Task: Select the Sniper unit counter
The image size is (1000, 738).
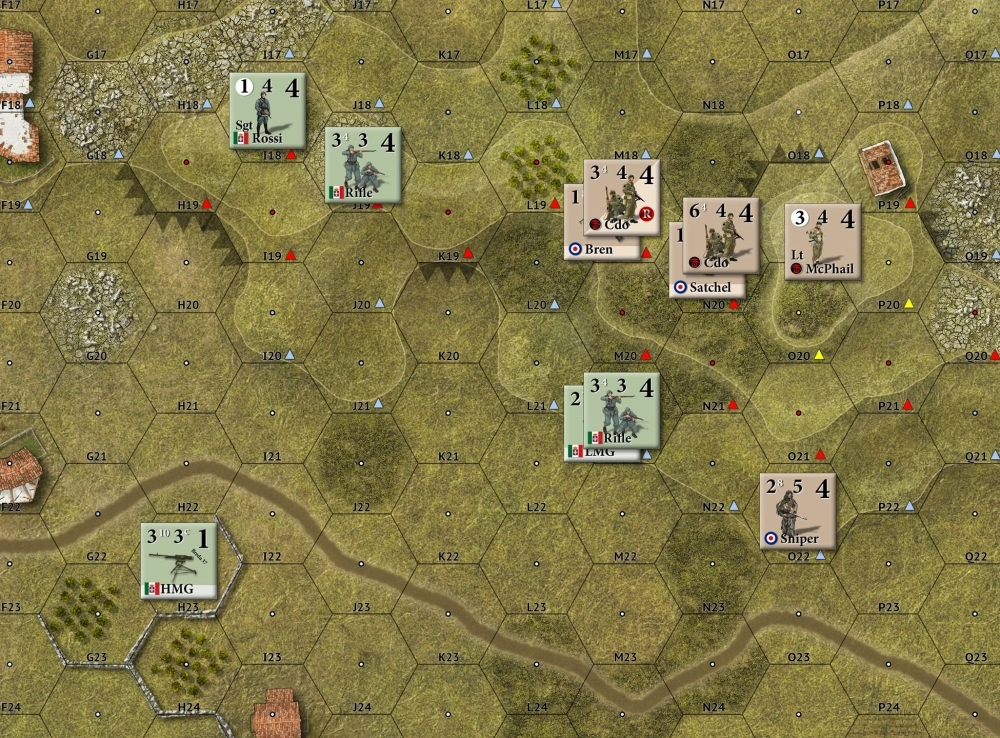Action: (x=797, y=511)
